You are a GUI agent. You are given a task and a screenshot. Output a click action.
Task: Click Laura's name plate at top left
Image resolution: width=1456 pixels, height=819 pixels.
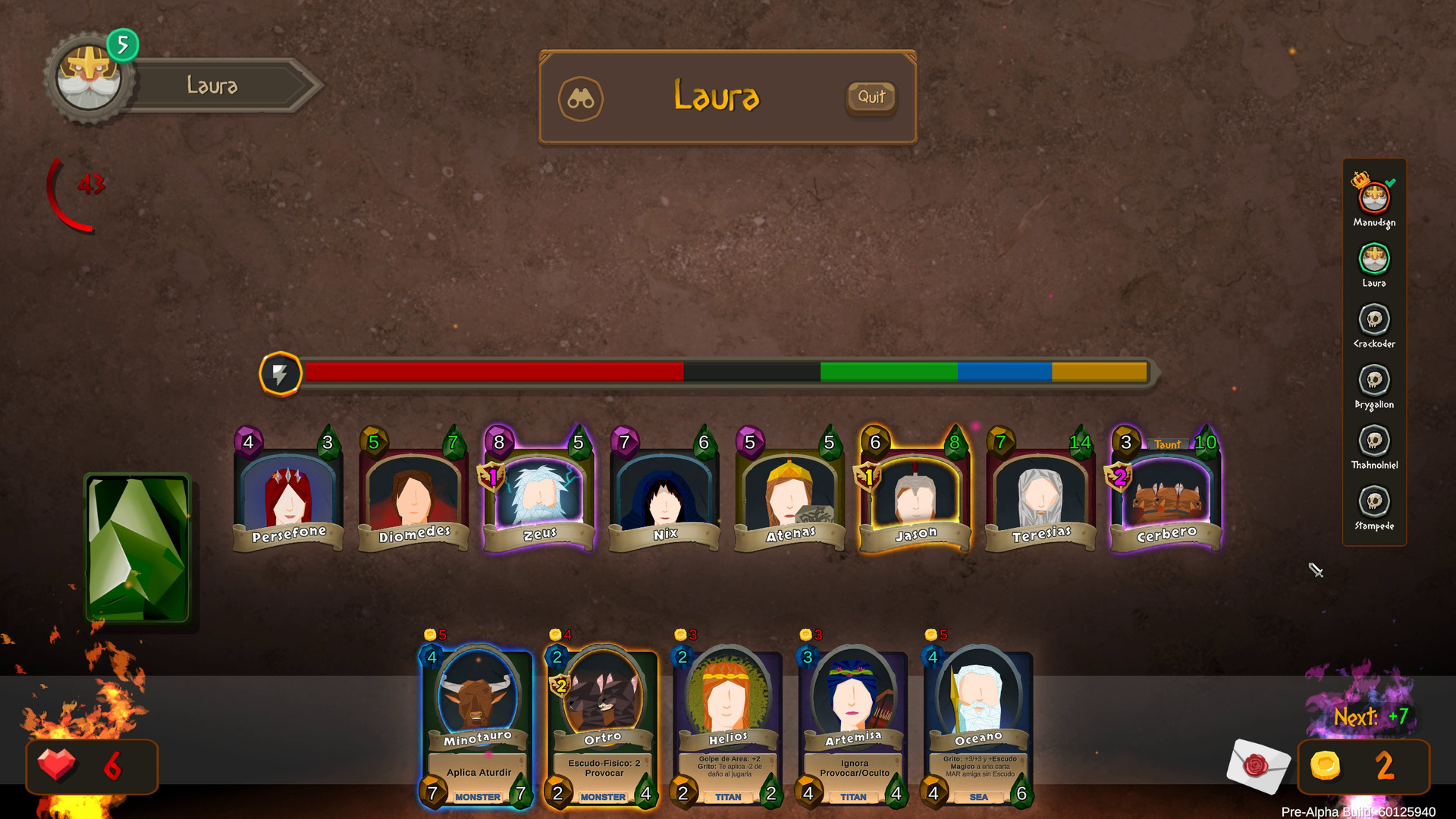tap(212, 86)
